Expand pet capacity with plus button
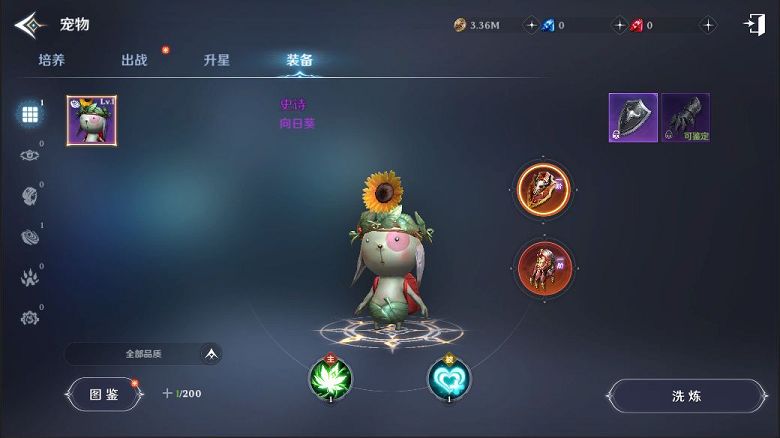Viewport: 780px width, 438px height. point(167,394)
